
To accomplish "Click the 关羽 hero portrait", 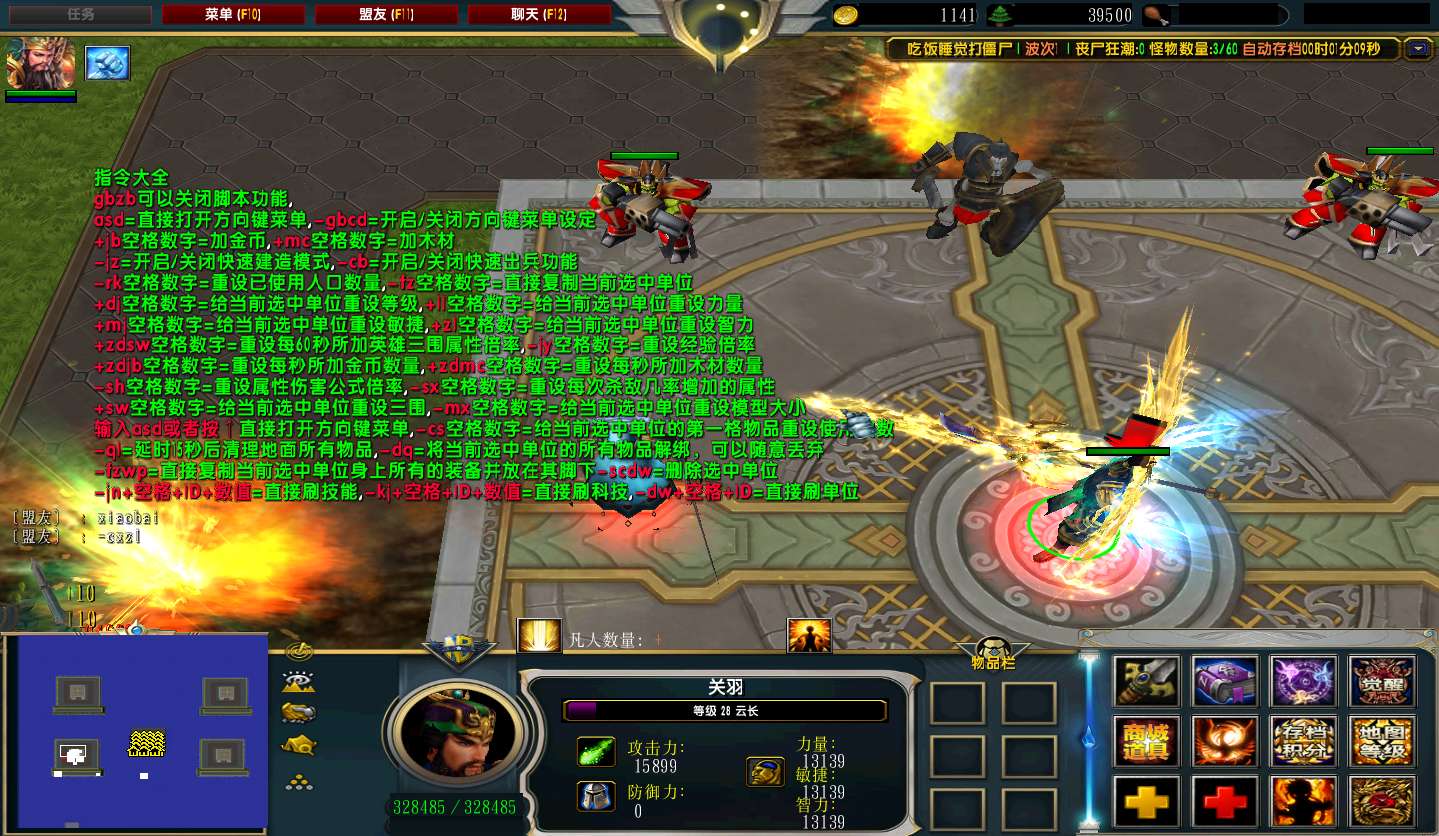I will [458, 729].
